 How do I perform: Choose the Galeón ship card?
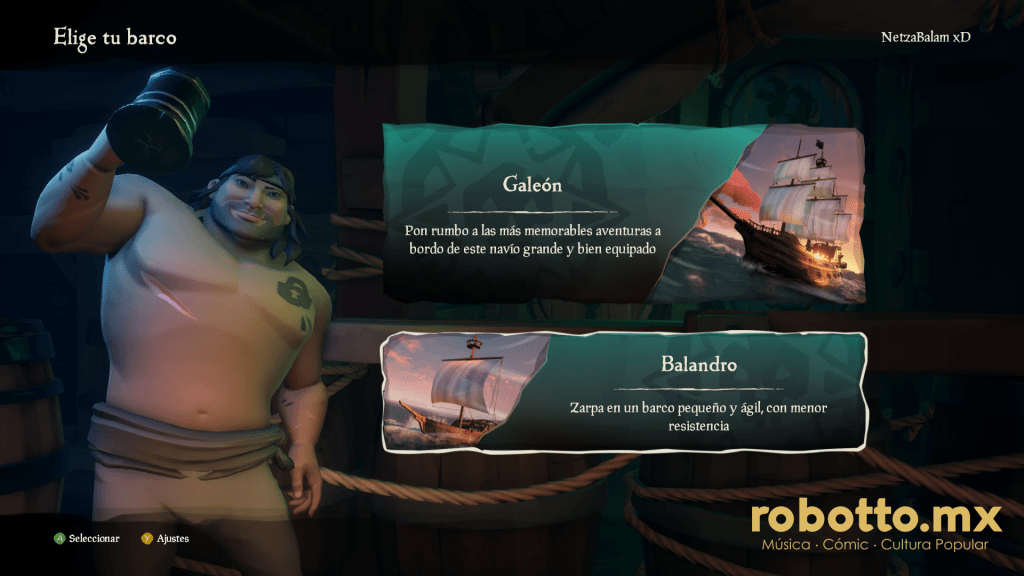point(622,214)
